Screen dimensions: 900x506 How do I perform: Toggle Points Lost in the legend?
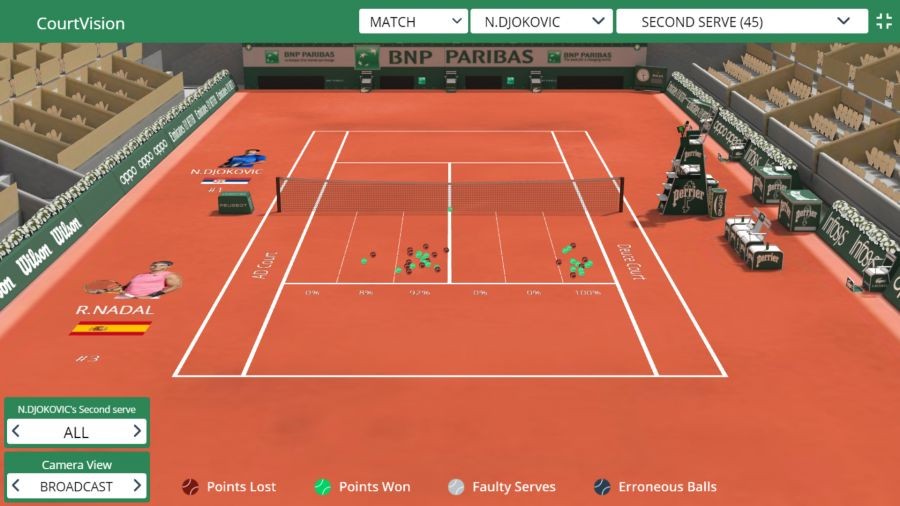229,487
